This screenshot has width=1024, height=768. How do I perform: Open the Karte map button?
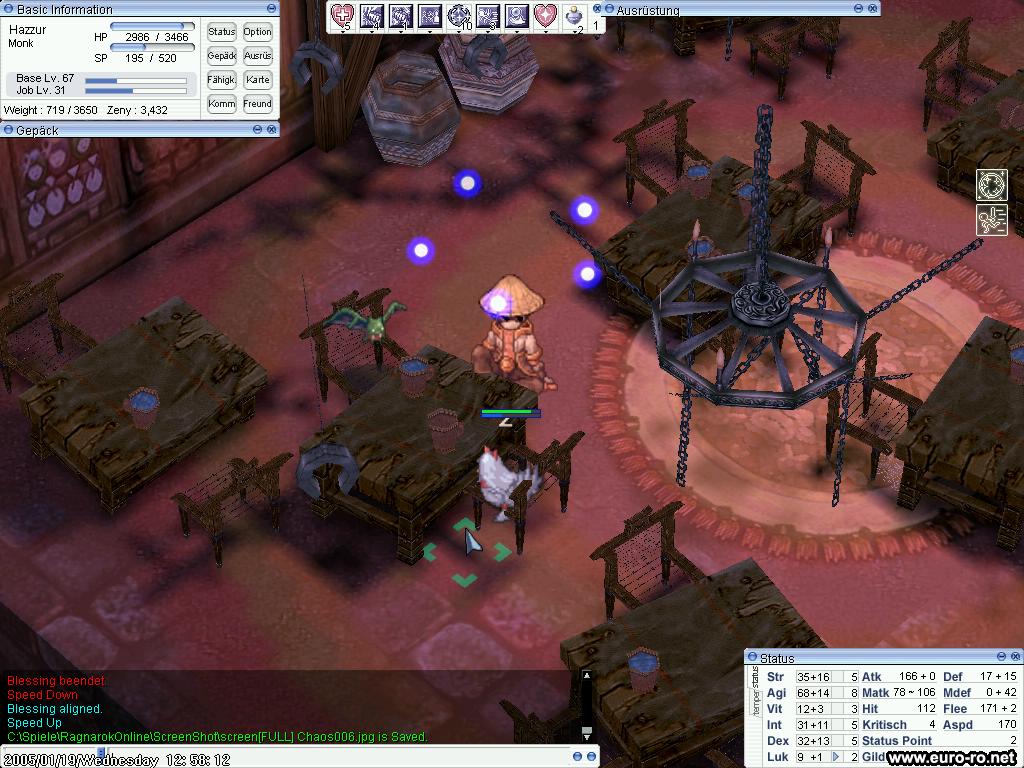257,80
